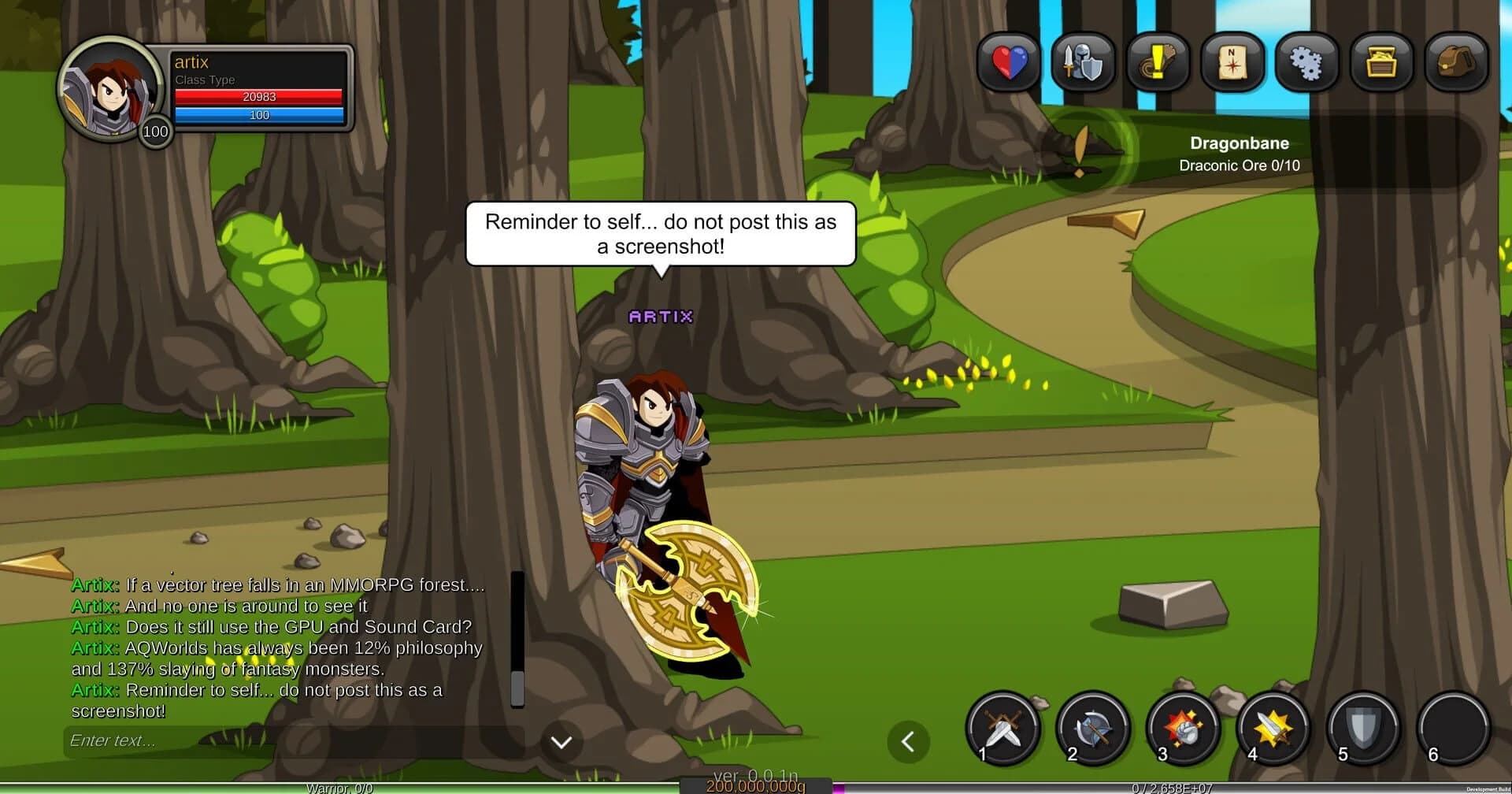Image resolution: width=1512 pixels, height=794 pixels.
Task: Click artix's red health bar
Action: click(258, 96)
